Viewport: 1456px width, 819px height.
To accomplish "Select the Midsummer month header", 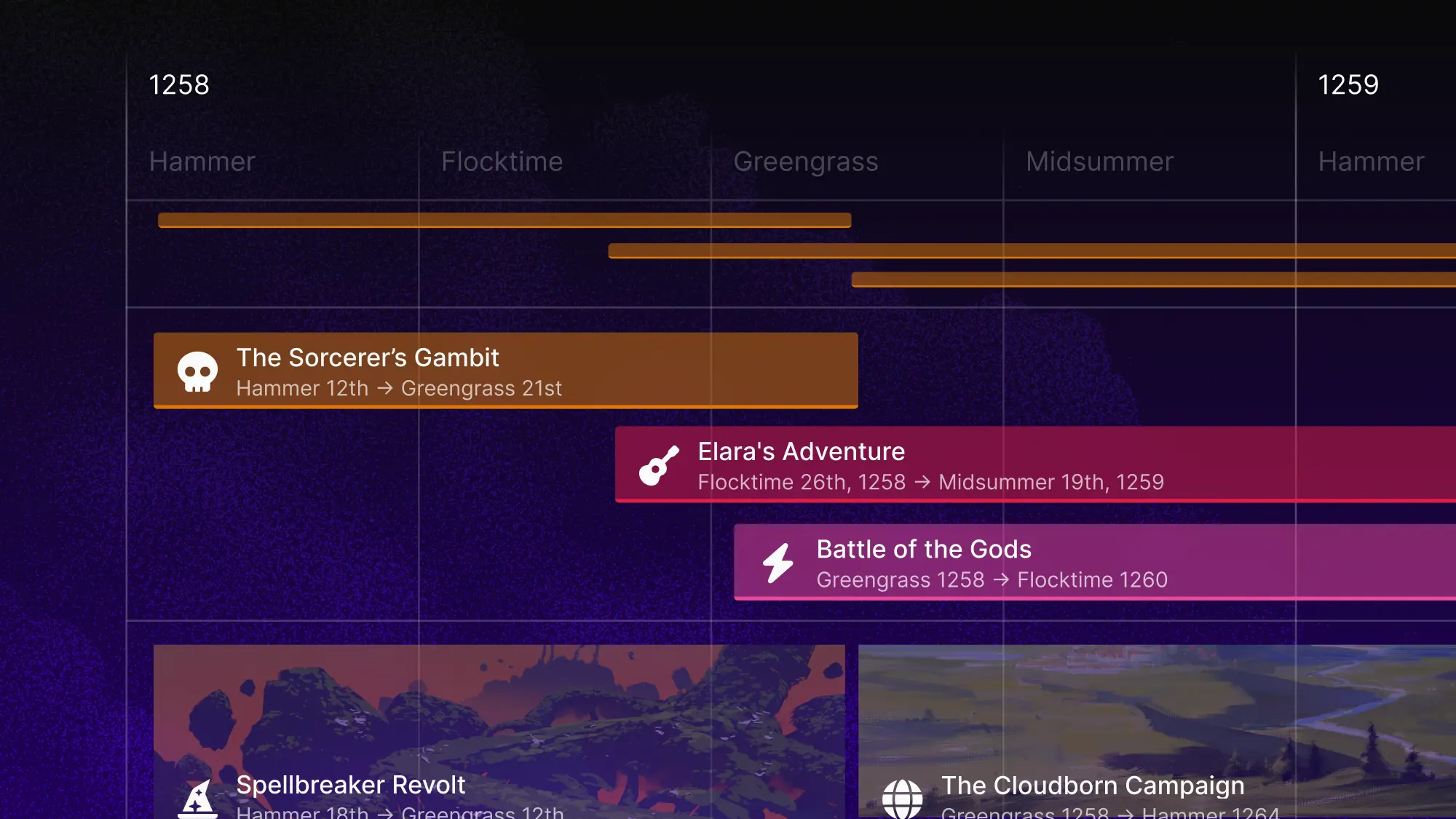I will point(1101,162).
